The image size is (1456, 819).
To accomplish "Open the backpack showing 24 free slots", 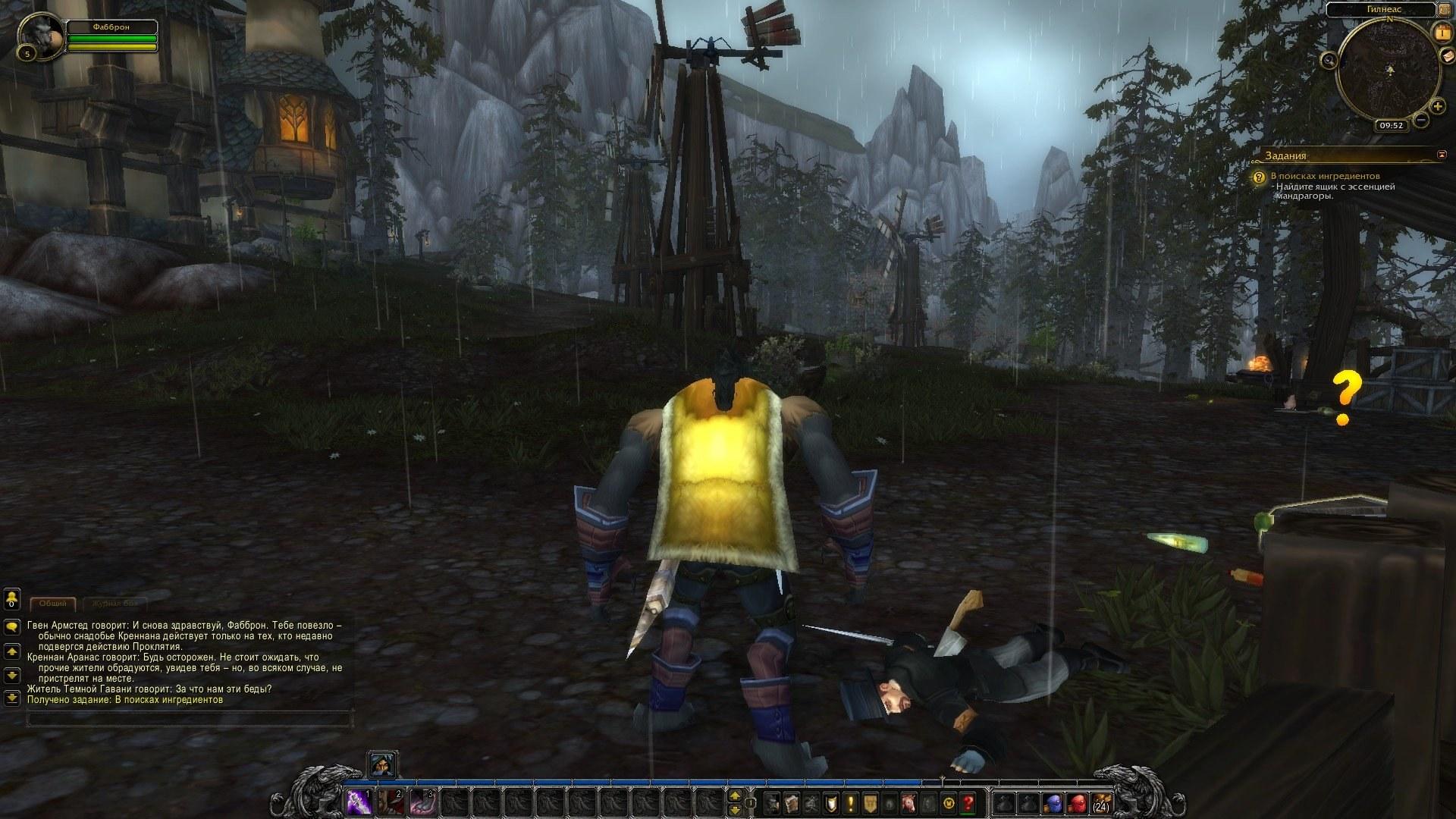I will pos(1100,802).
